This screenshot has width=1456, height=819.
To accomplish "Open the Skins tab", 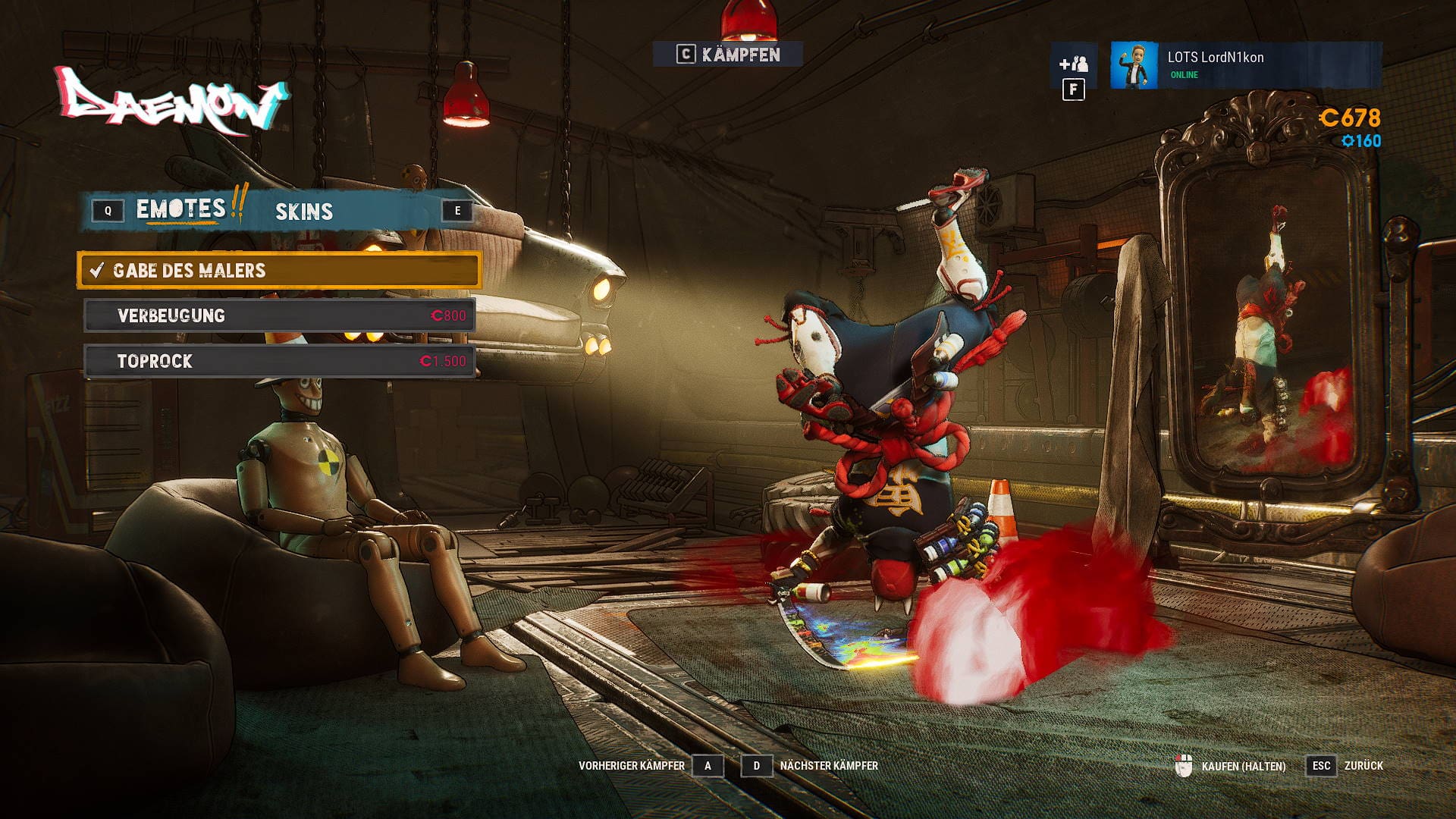I will (303, 212).
